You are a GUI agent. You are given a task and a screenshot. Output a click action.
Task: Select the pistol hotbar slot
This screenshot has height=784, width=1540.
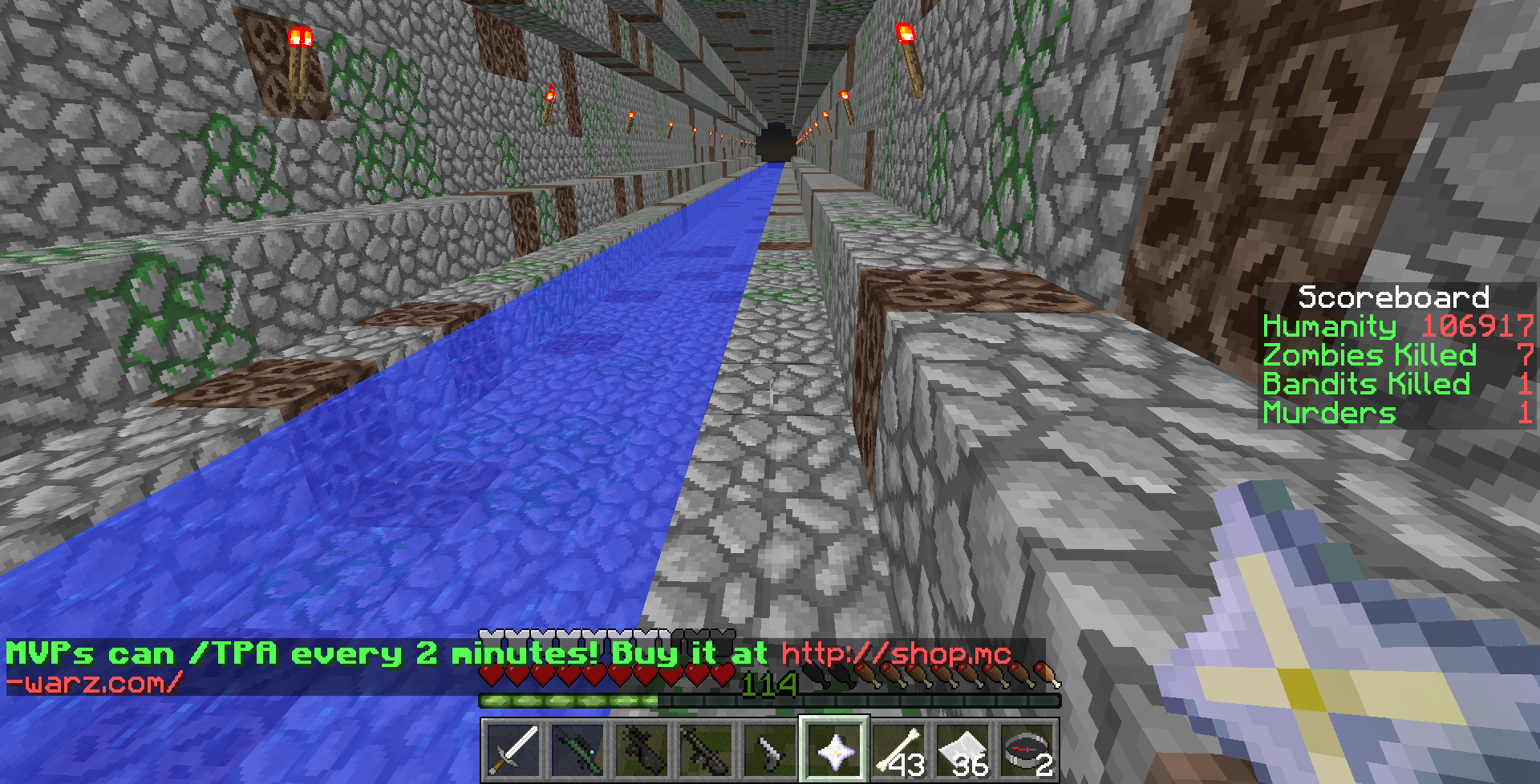pyautogui.click(x=770, y=750)
